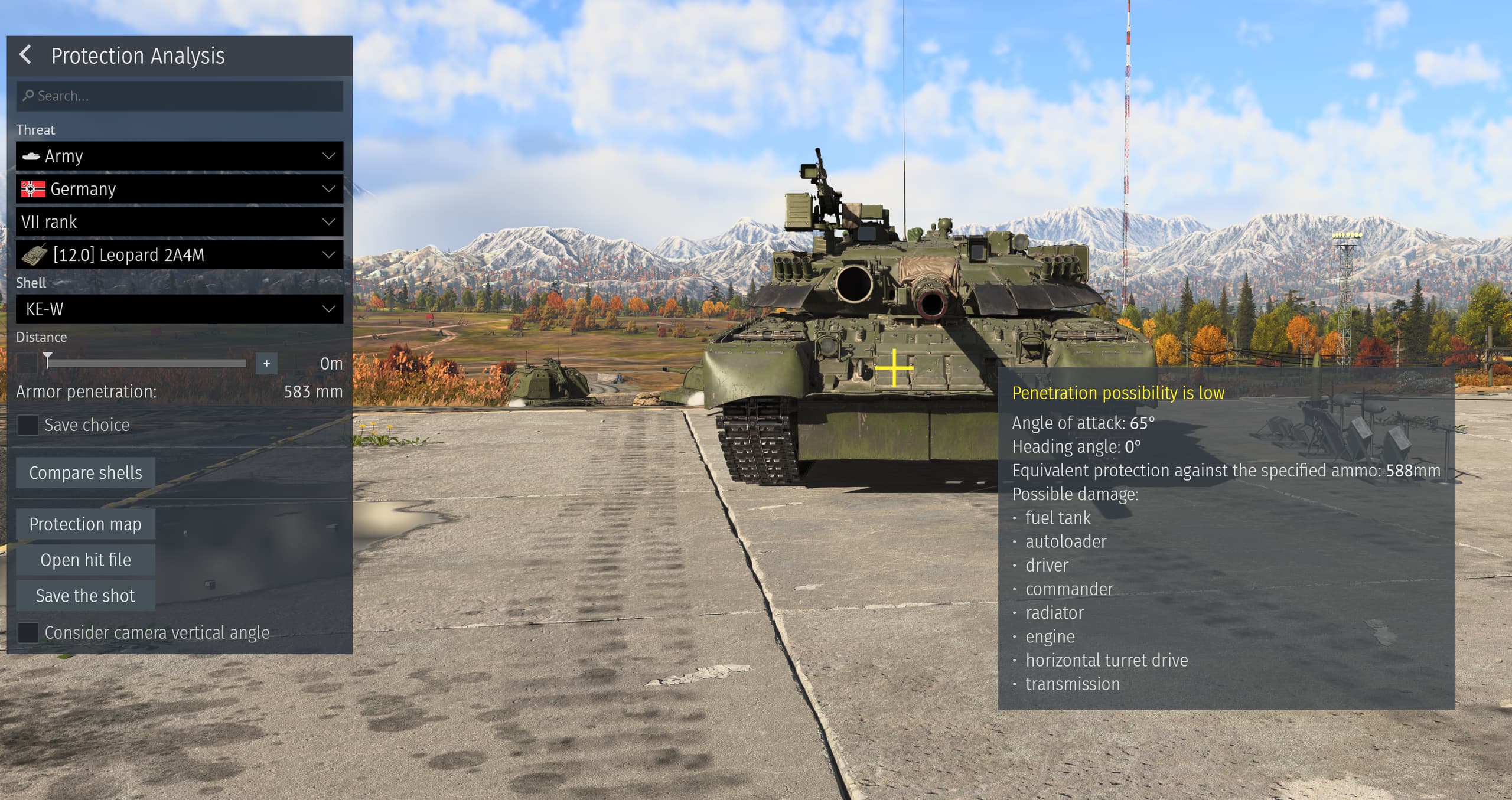This screenshot has width=1512, height=800.
Task: Click the distance slider track
Action: [148, 363]
